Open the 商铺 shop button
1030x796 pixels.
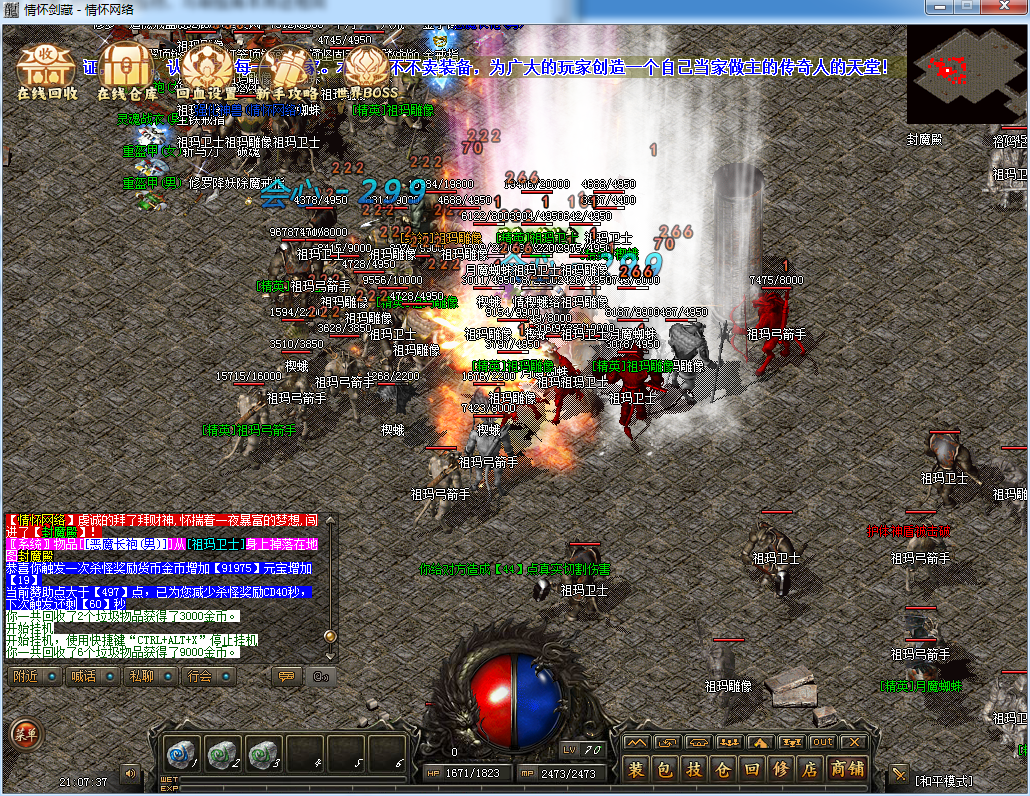848,770
